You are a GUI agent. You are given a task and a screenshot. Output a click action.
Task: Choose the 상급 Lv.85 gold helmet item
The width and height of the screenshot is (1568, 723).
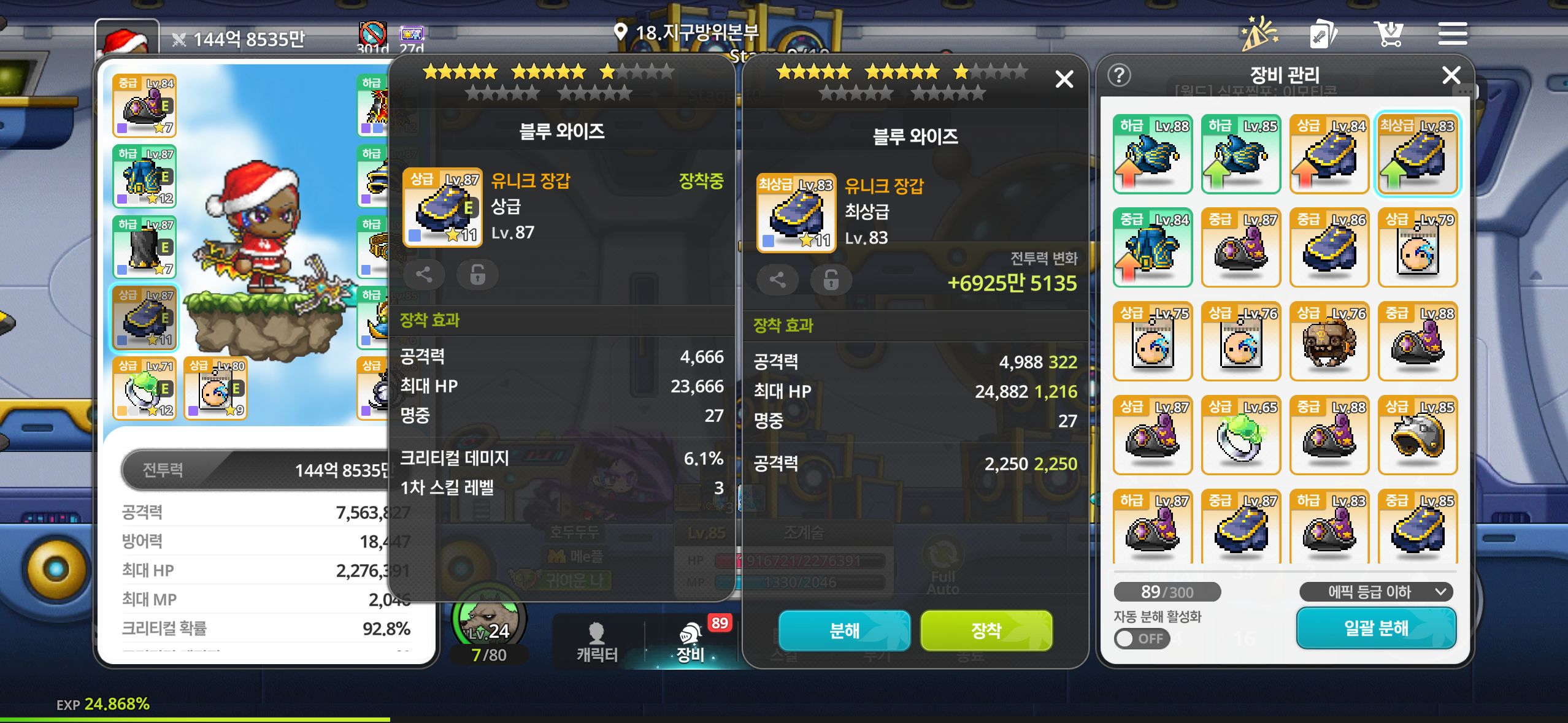(1417, 435)
